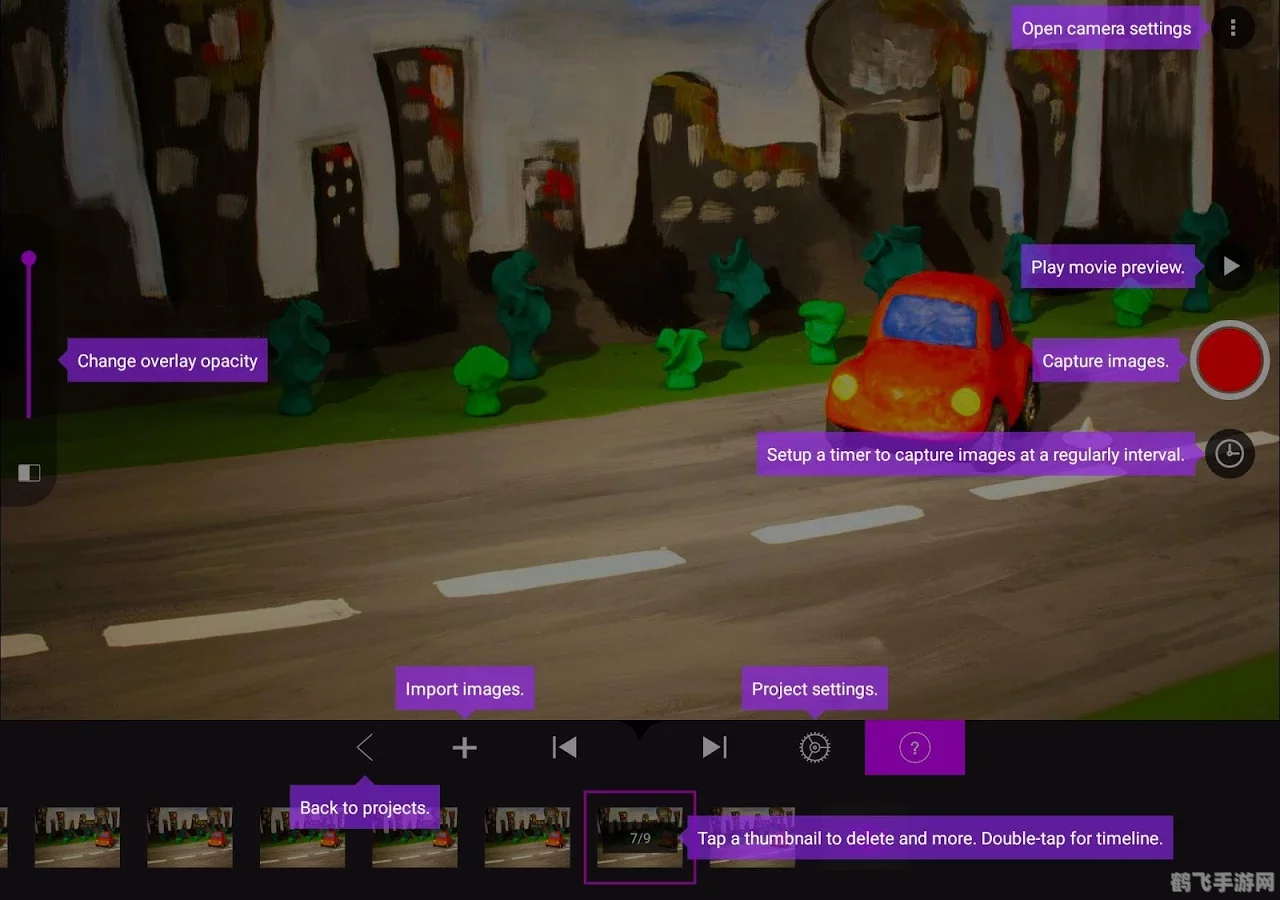This screenshot has height=900, width=1280.
Task: Open project settings gear icon
Action: pyautogui.click(x=815, y=747)
